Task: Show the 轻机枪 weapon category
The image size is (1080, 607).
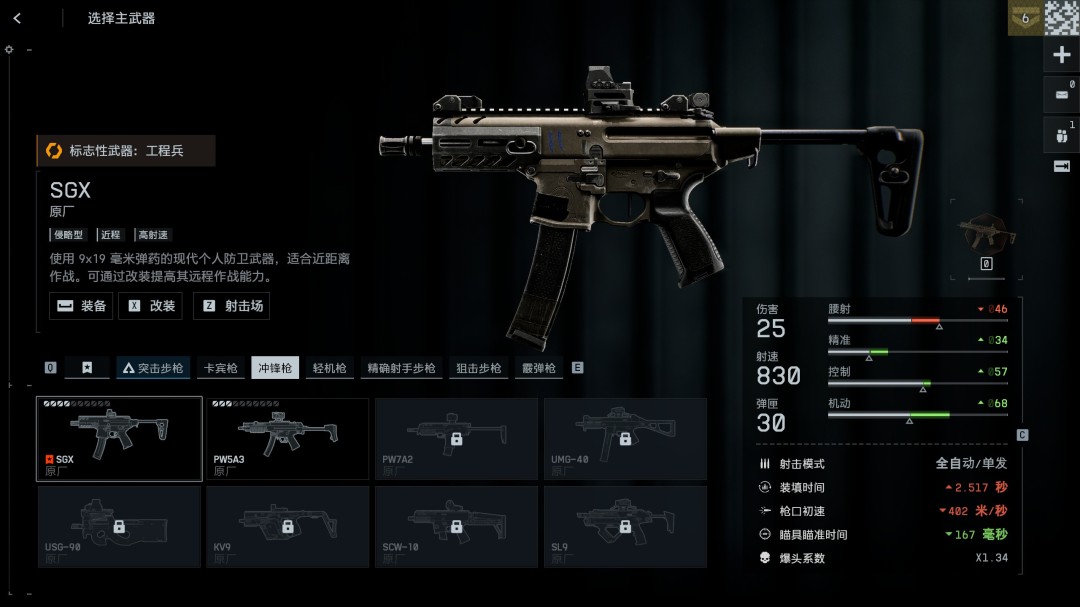Action: click(329, 368)
